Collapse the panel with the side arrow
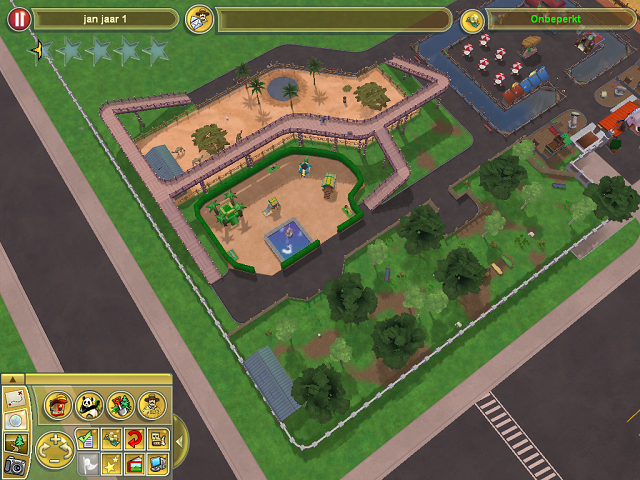Screen dimensions: 640x480 pos(178,439)
